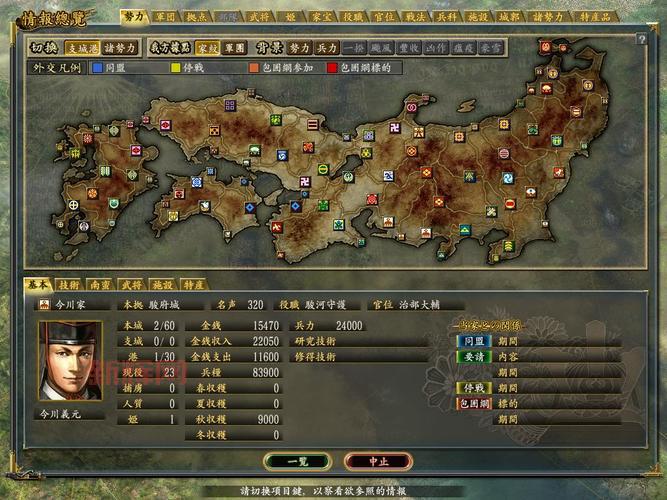Toggle the 支城港 map filter

[x=81, y=47]
